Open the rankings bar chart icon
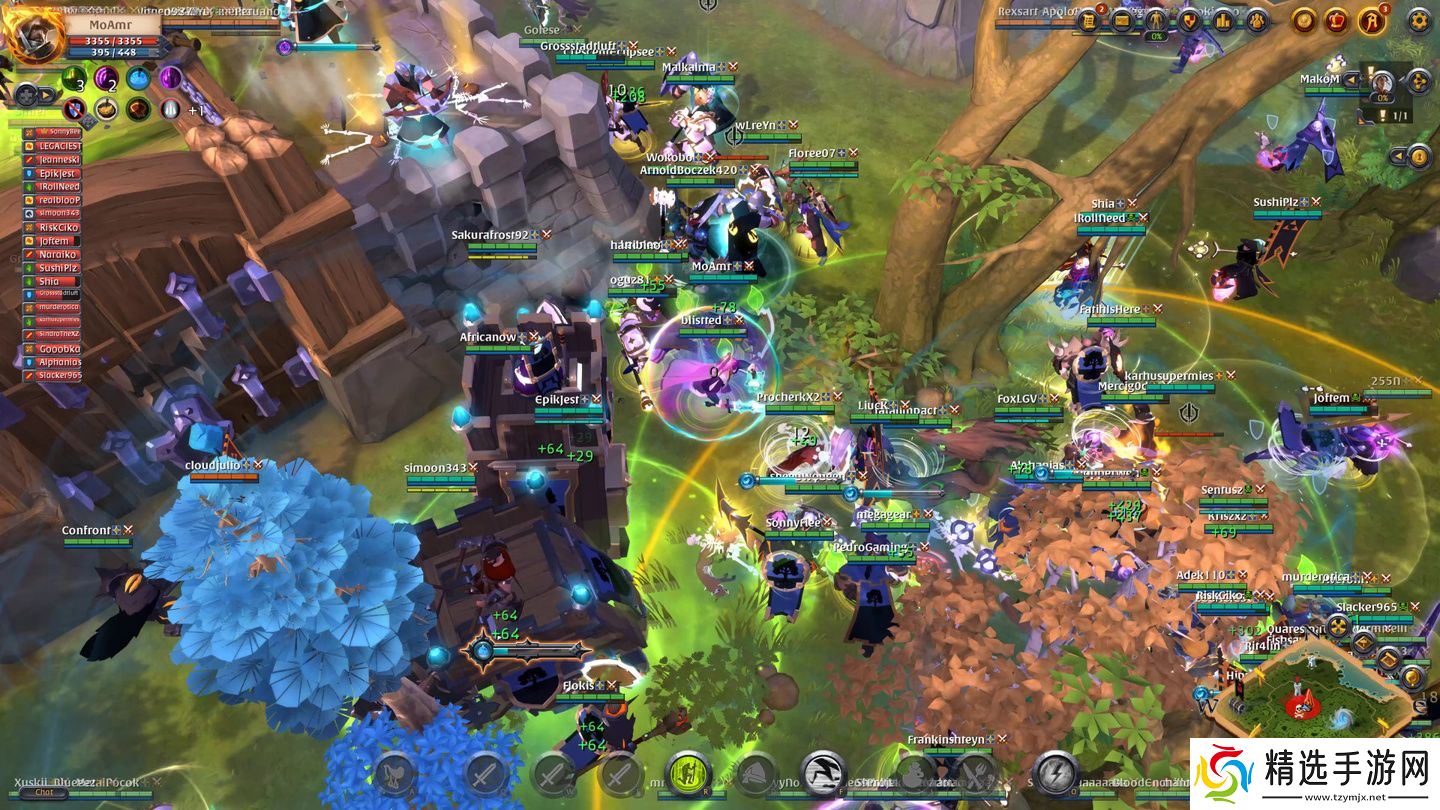 pos(1223,20)
